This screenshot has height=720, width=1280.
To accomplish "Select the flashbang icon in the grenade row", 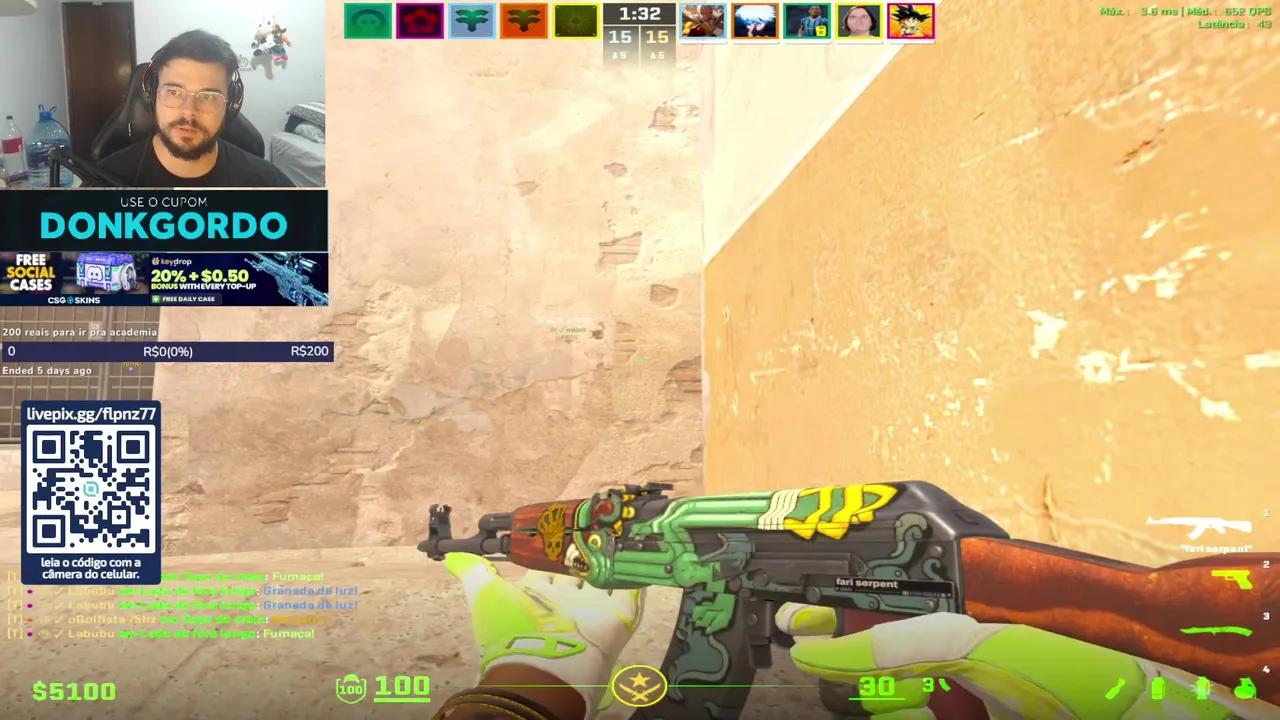I will tap(1202, 688).
